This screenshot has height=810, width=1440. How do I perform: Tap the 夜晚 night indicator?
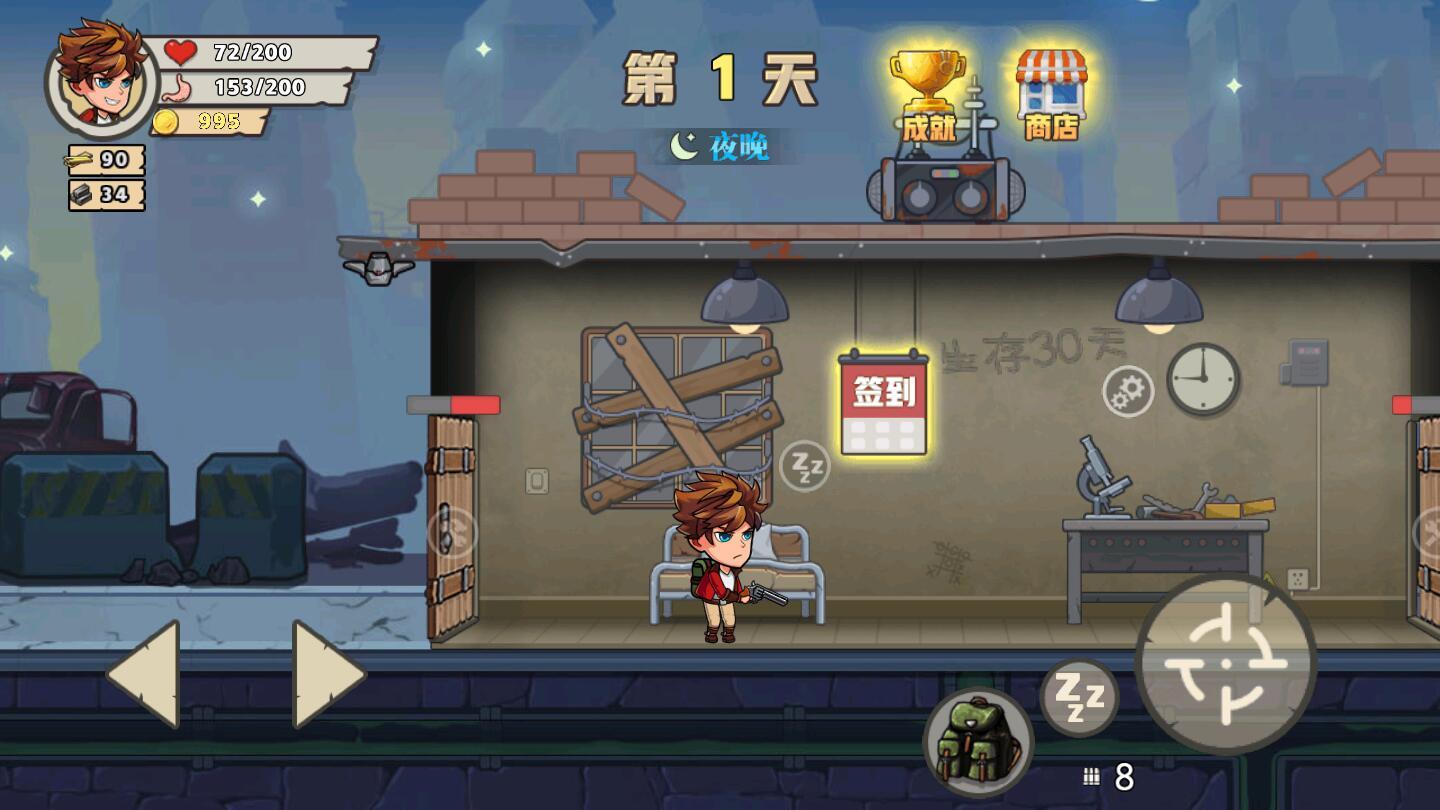[723, 144]
